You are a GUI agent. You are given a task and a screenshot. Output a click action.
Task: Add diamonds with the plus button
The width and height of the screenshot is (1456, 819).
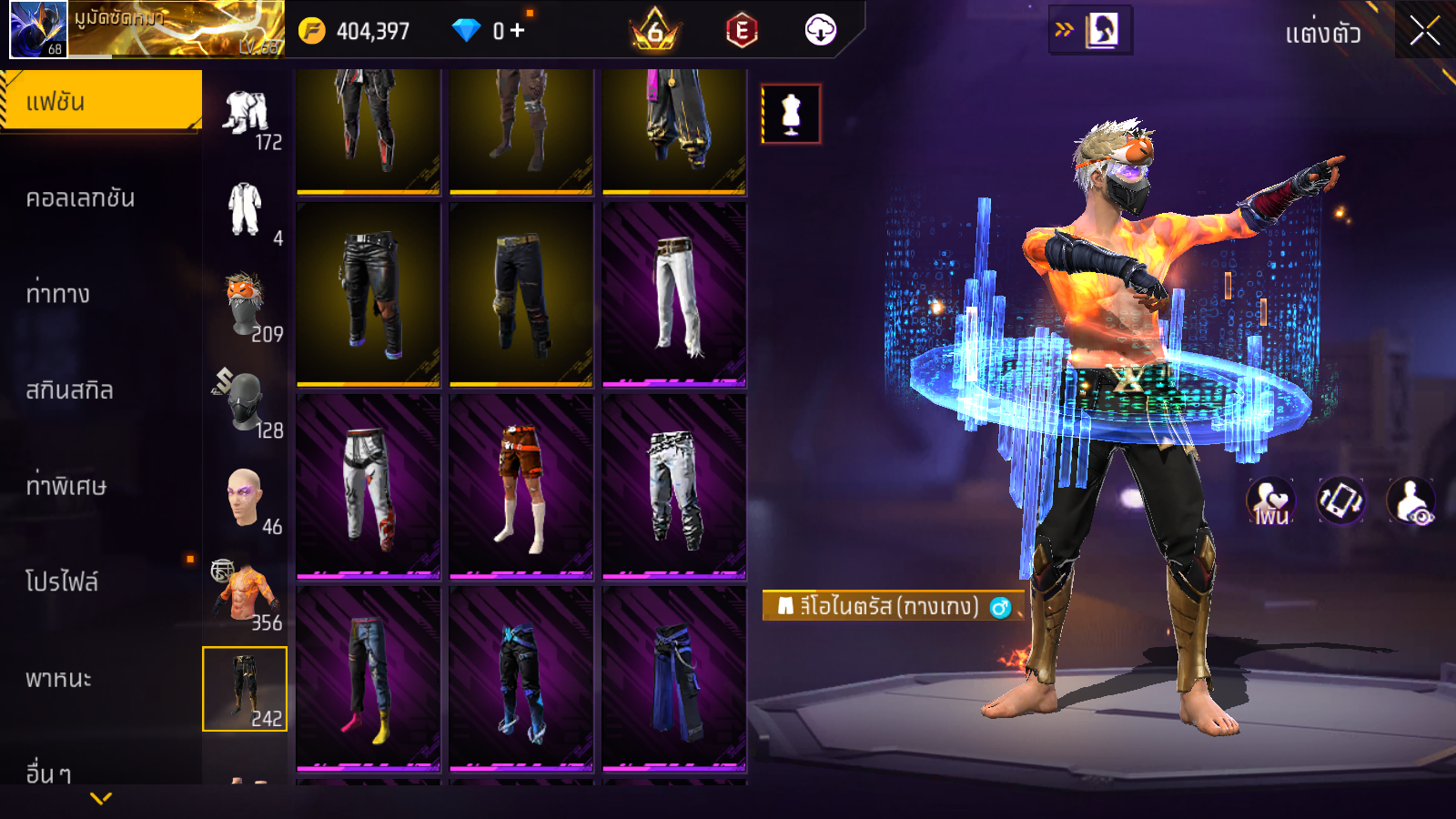(x=518, y=31)
